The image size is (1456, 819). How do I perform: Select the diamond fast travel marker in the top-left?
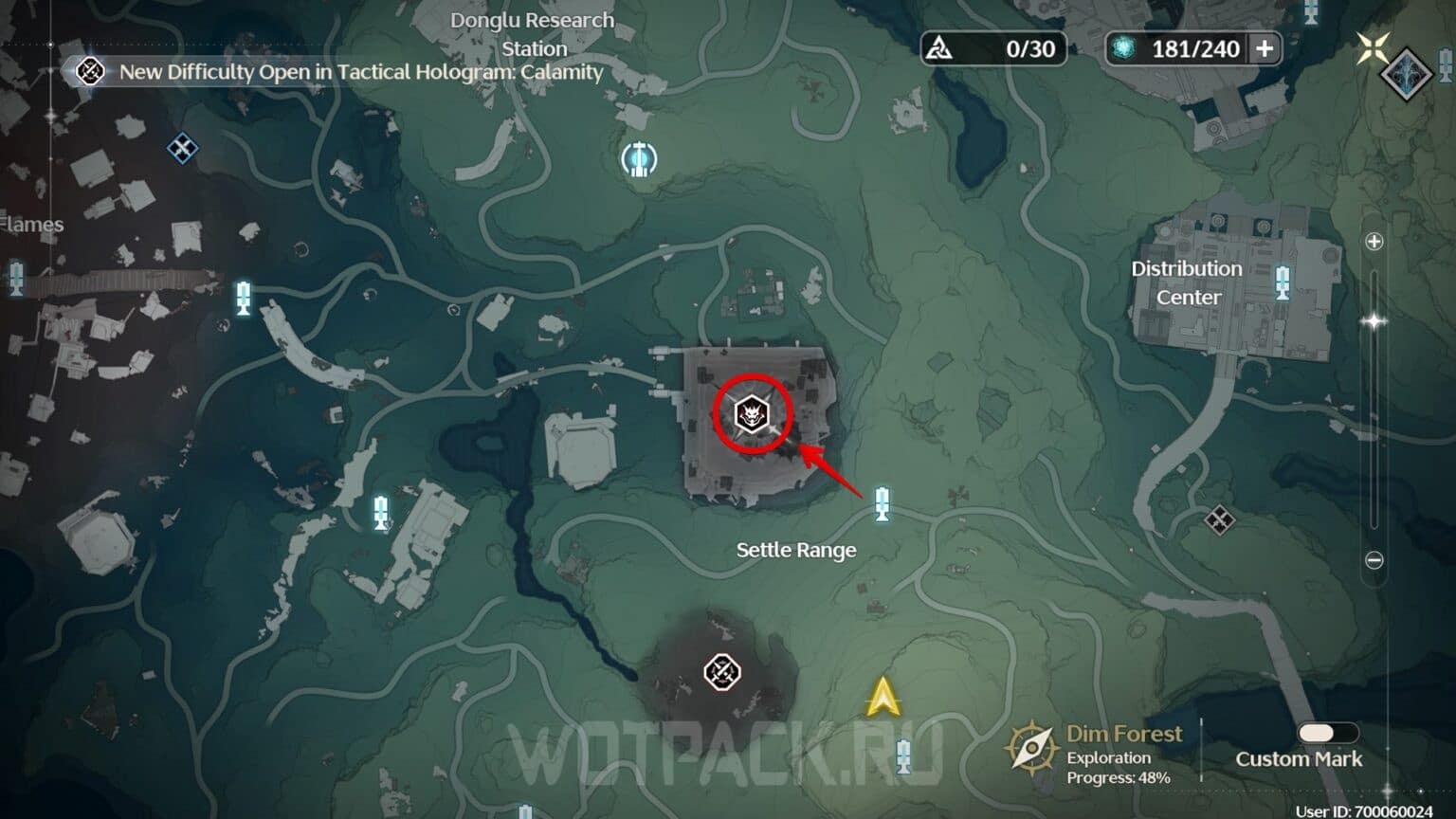pos(181,149)
